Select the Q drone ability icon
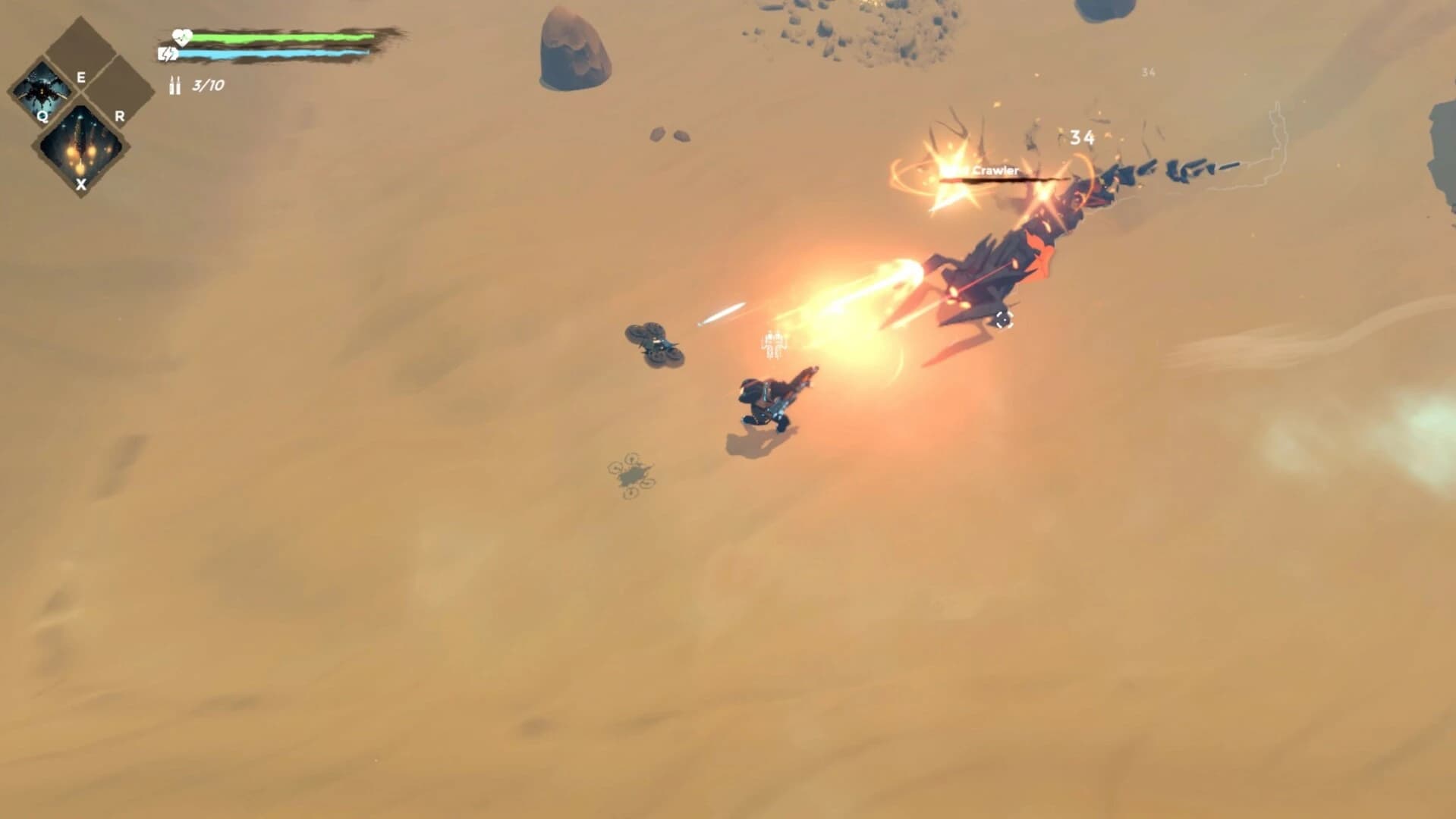 click(44, 91)
